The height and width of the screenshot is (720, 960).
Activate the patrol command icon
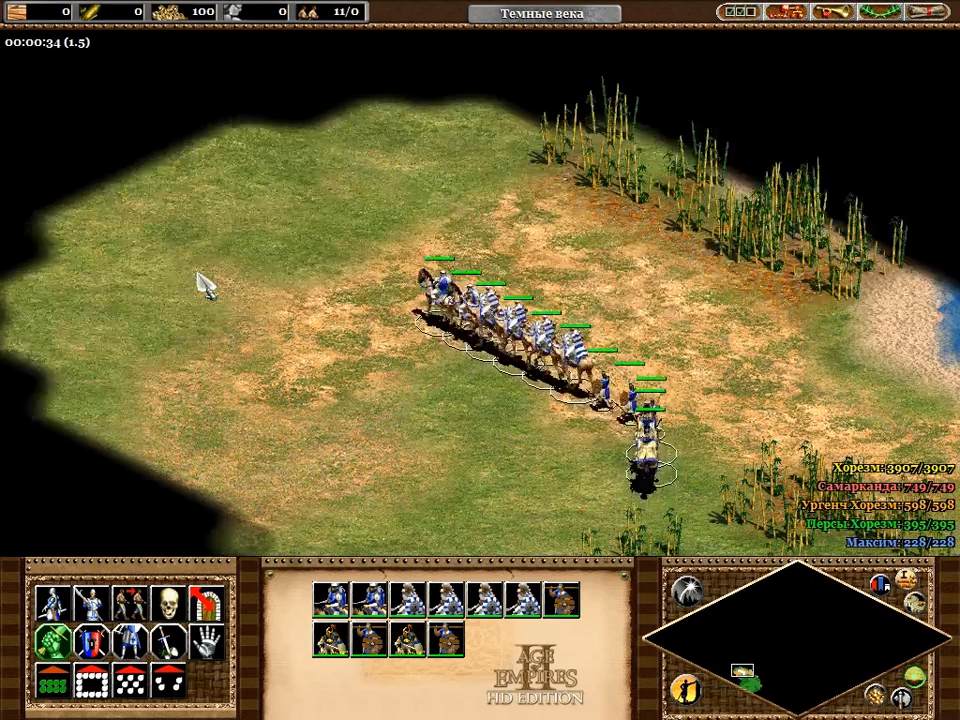pos(129,603)
